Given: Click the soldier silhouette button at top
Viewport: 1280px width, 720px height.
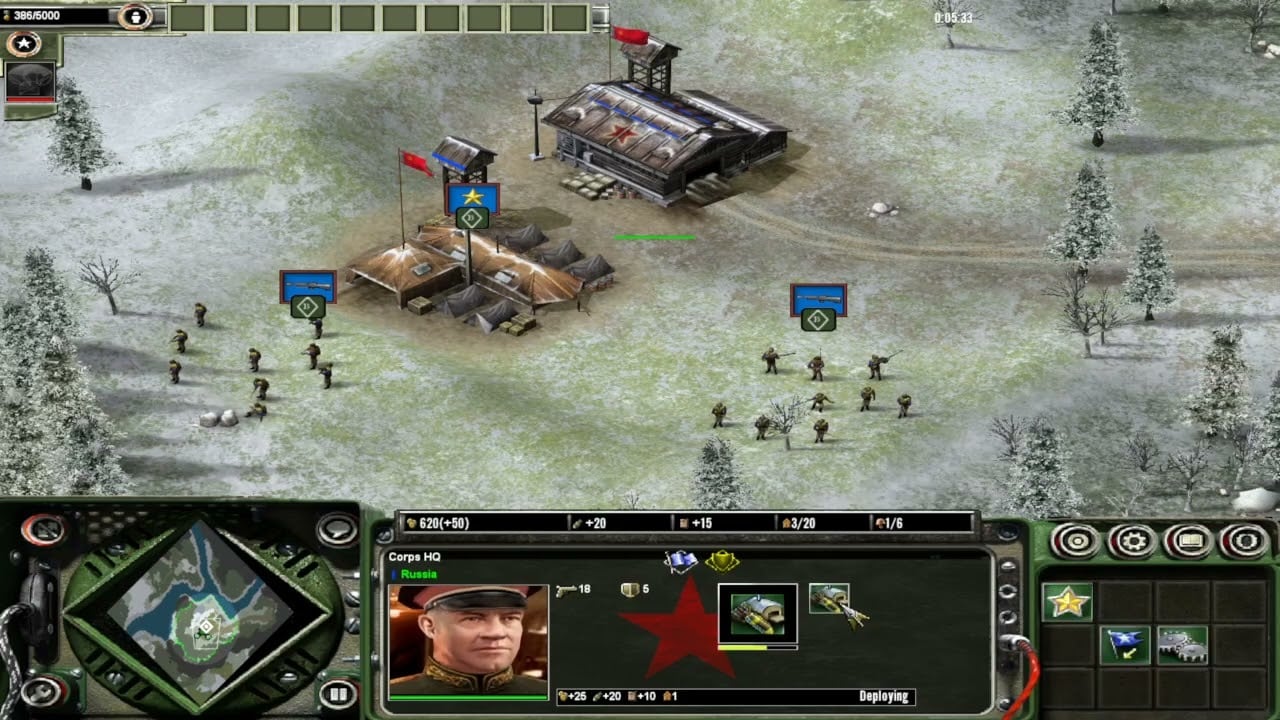Looking at the screenshot, I should tap(134, 16).
